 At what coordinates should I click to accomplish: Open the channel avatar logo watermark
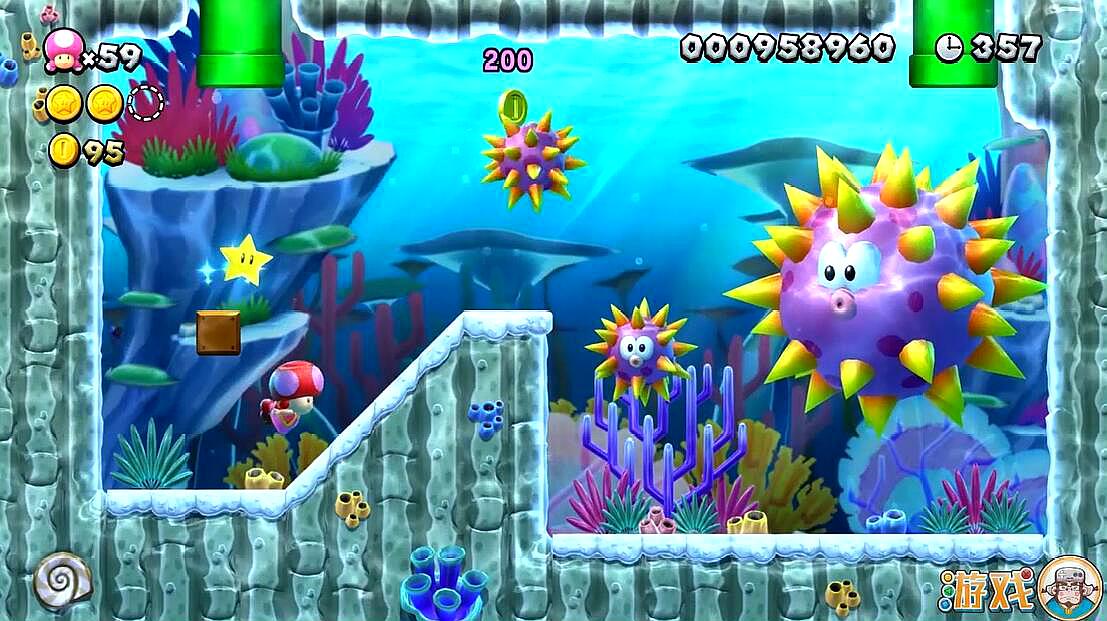[x=1069, y=587]
